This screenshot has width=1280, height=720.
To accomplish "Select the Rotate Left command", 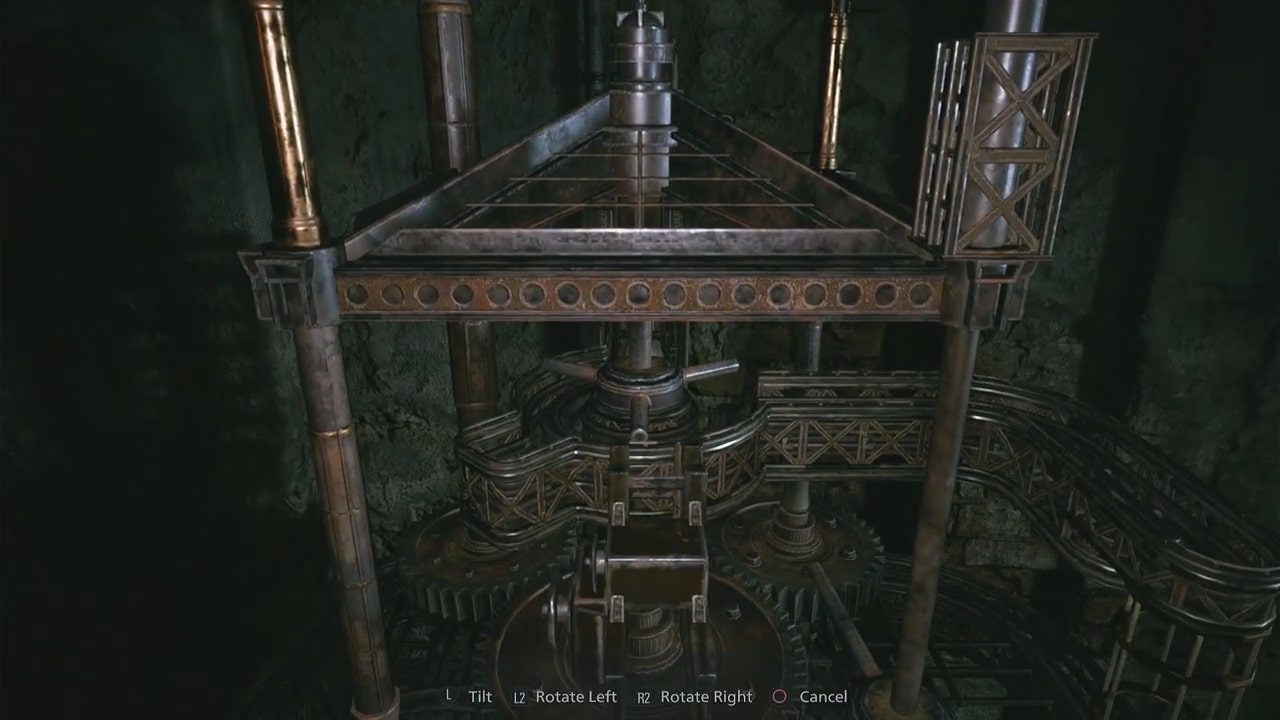I will coord(575,697).
